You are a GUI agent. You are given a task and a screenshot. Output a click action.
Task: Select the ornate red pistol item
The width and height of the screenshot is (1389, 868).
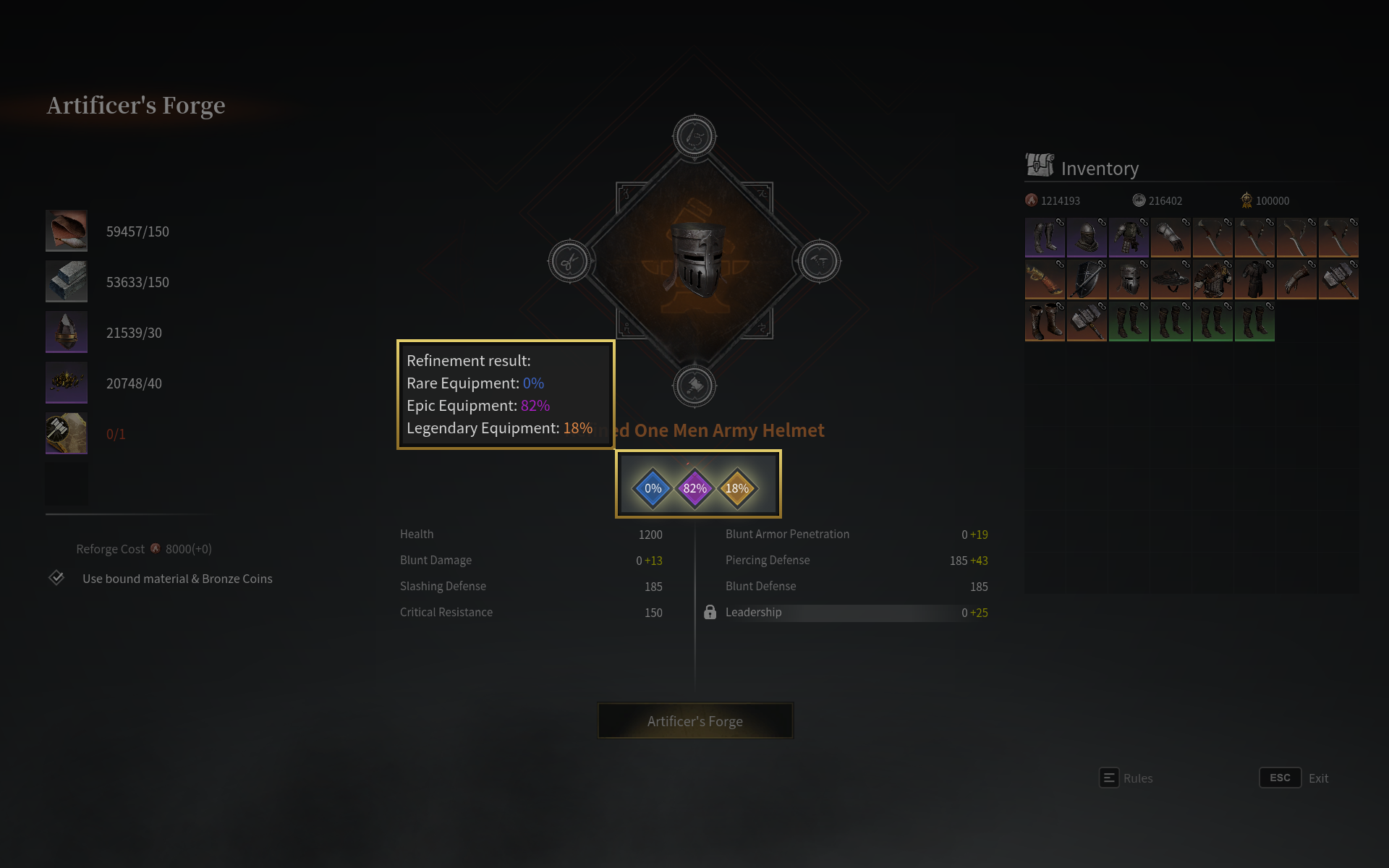(1045, 279)
